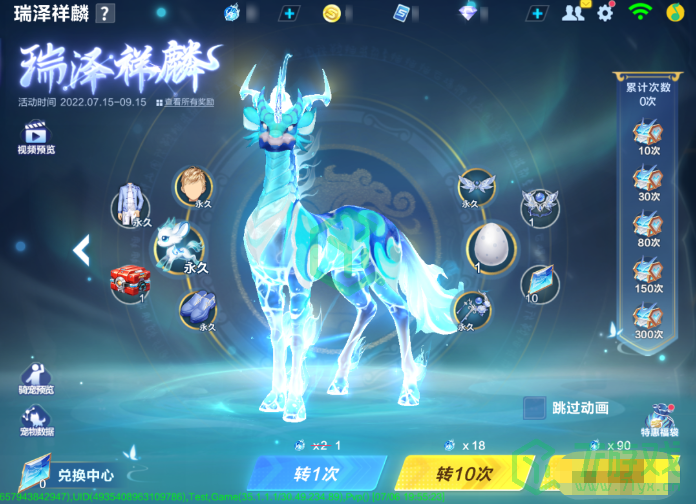Open the 宠物数据 pet data
The width and height of the screenshot is (696, 504).
coord(35,418)
